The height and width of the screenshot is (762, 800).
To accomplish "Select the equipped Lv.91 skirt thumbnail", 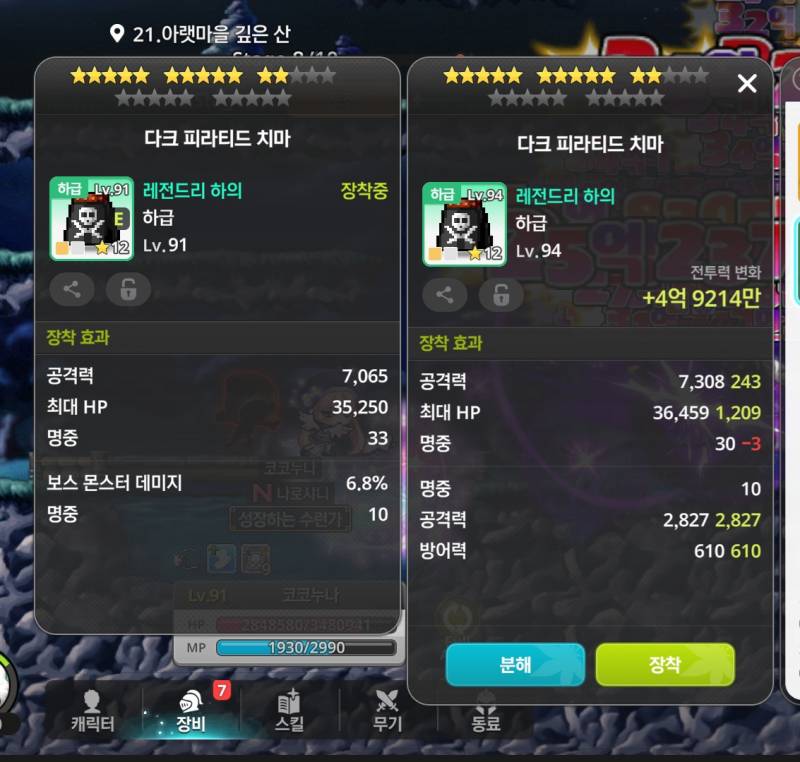I will [92, 219].
